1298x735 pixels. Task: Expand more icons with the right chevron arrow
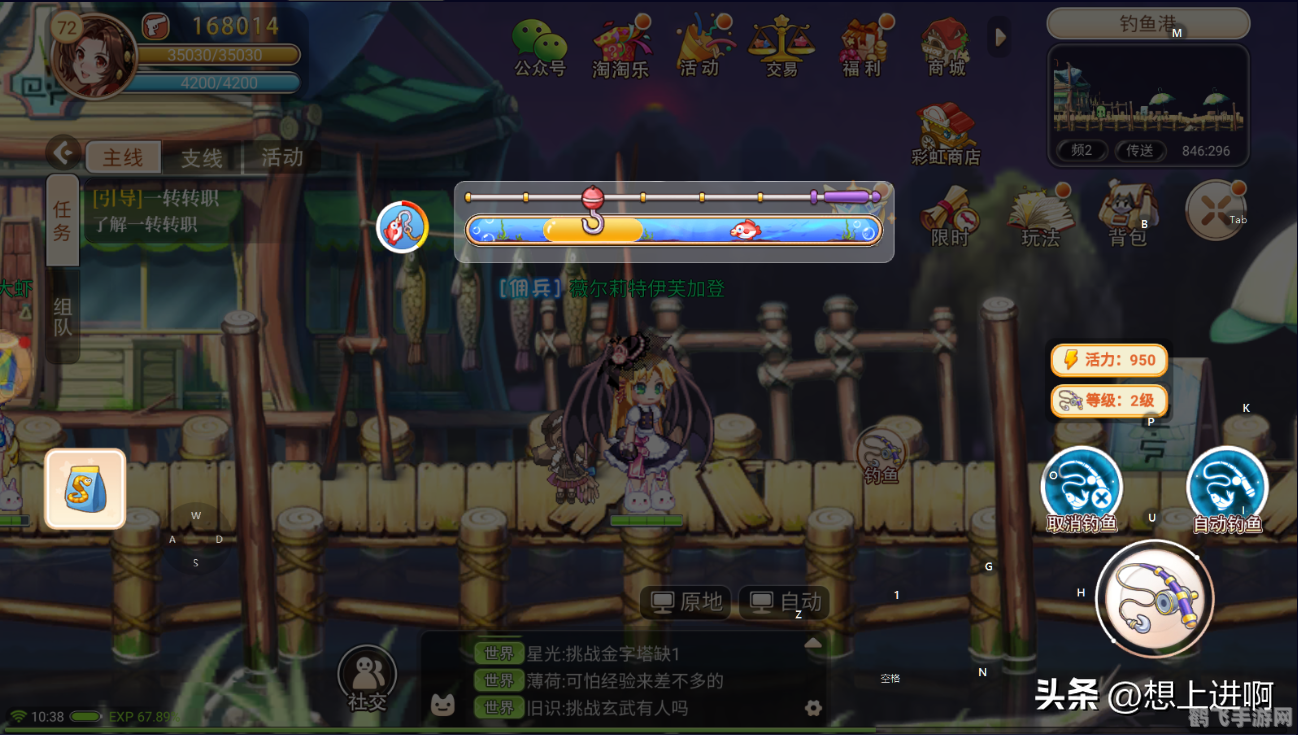[x=1001, y=36]
